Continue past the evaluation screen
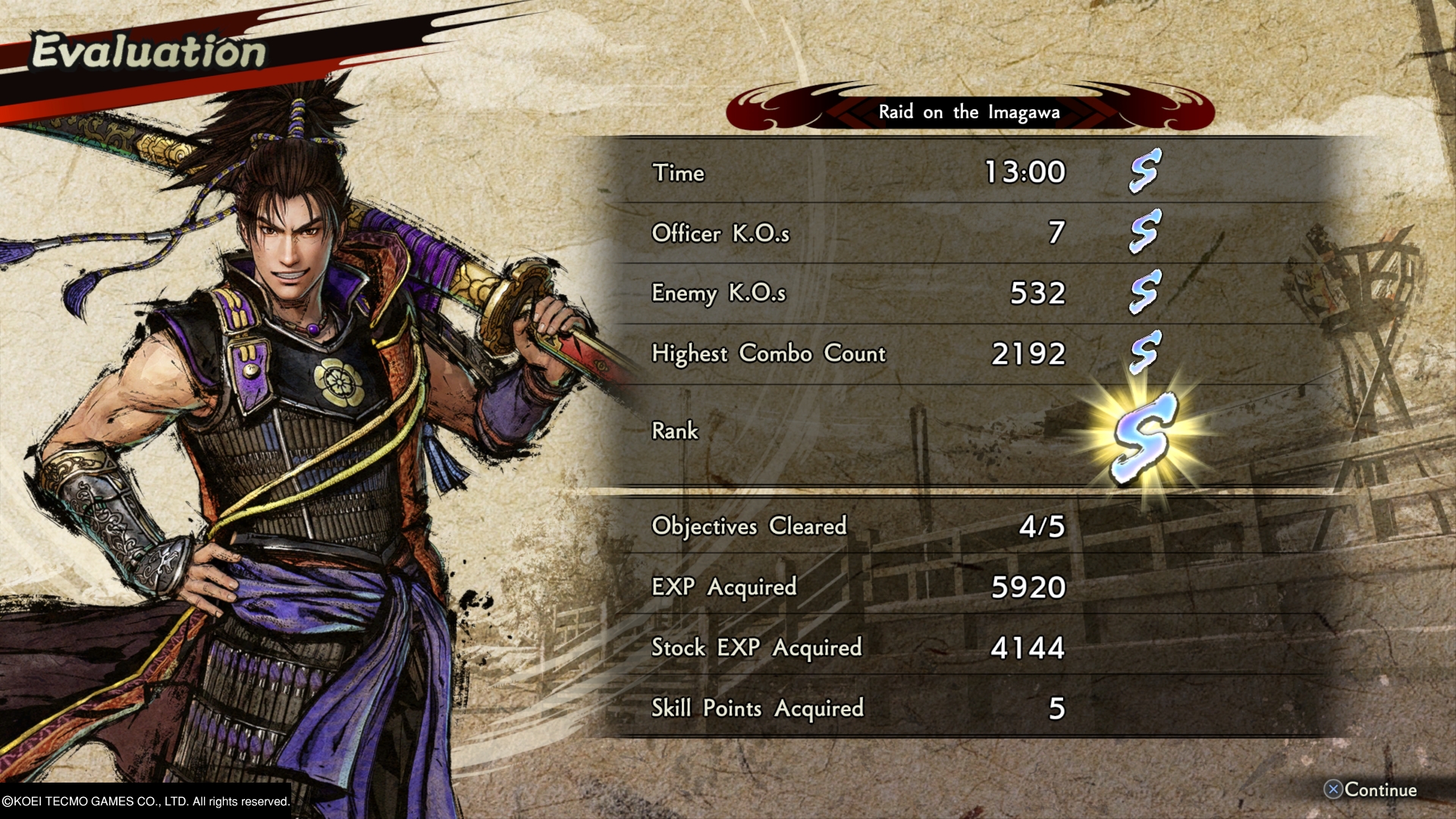This screenshot has height=819, width=1456. tap(1370, 790)
